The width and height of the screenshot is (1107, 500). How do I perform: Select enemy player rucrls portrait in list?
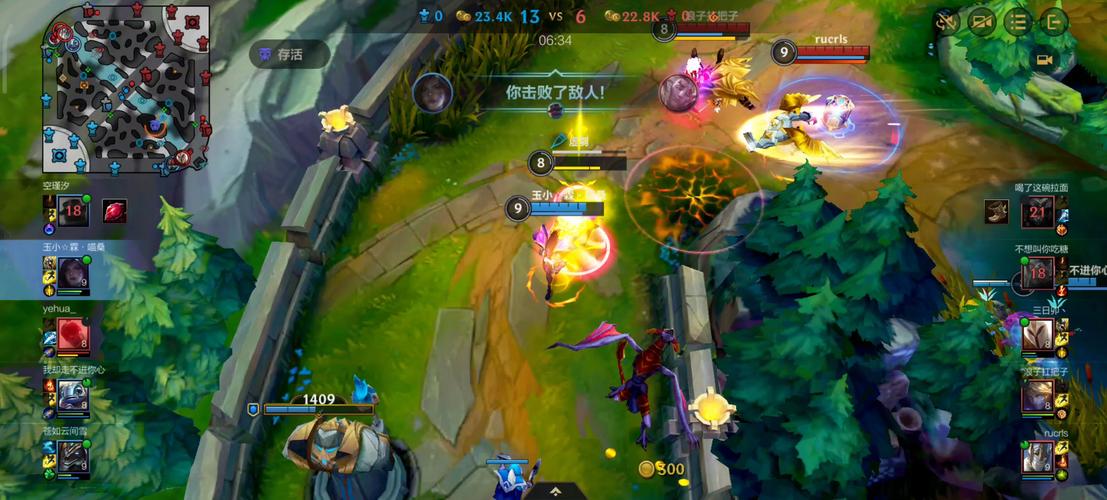1037,458
